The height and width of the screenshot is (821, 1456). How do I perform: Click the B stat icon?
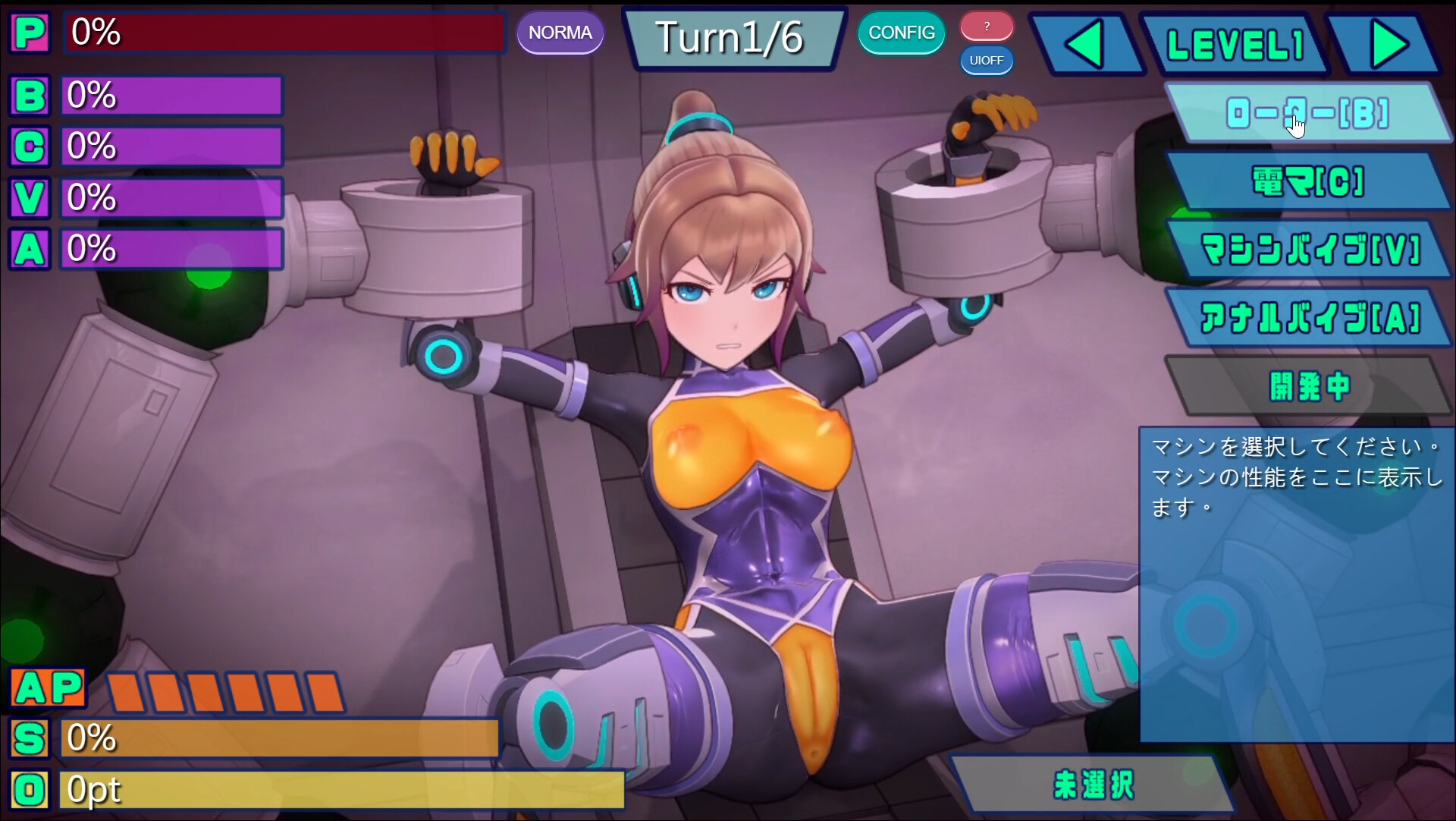coord(29,96)
